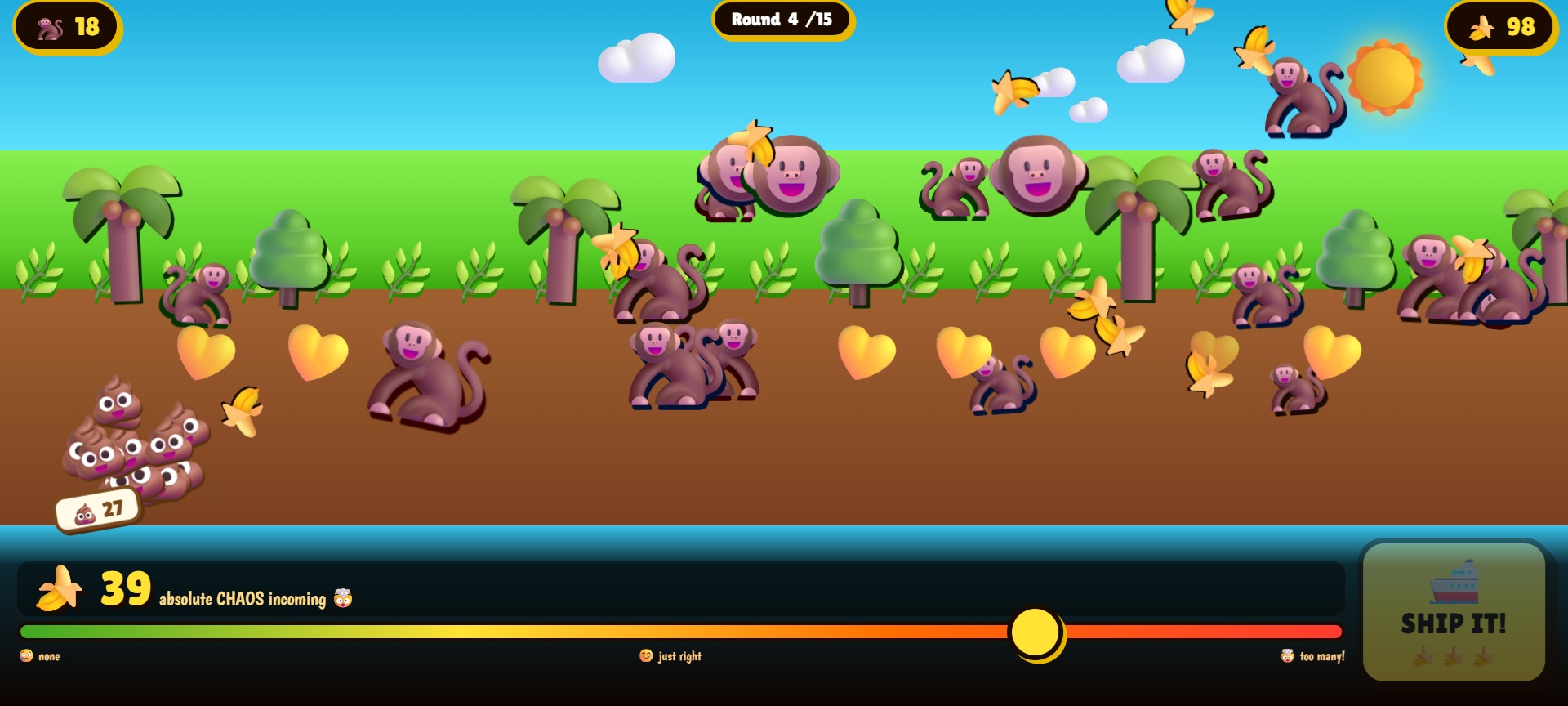Viewport: 1568px width, 706px height.
Task: Click the 'just right' label under the meter
Action: click(x=672, y=655)
